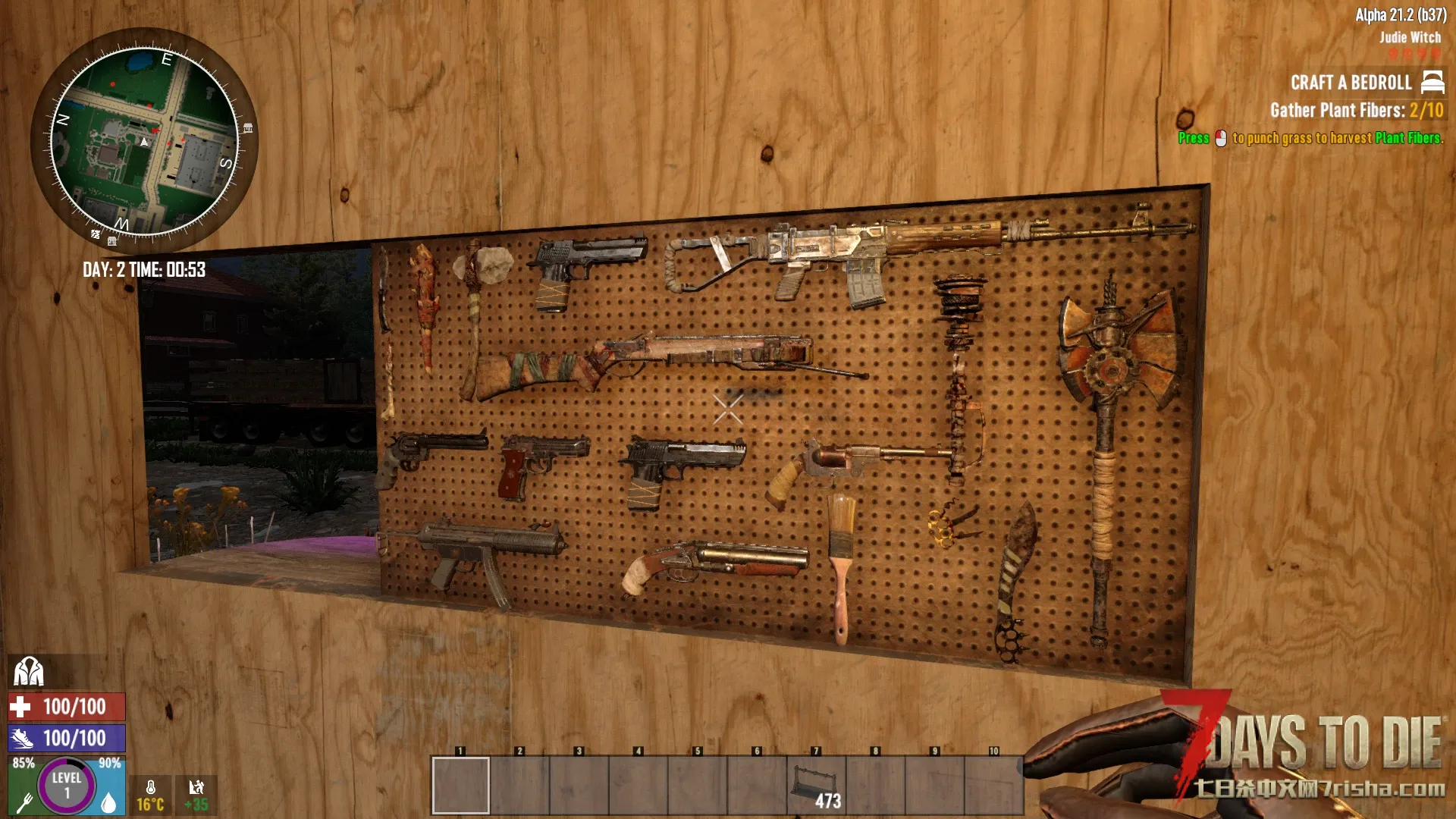Click the thermometer temperature icon
1456x819 pixels.
click(151, 789)
